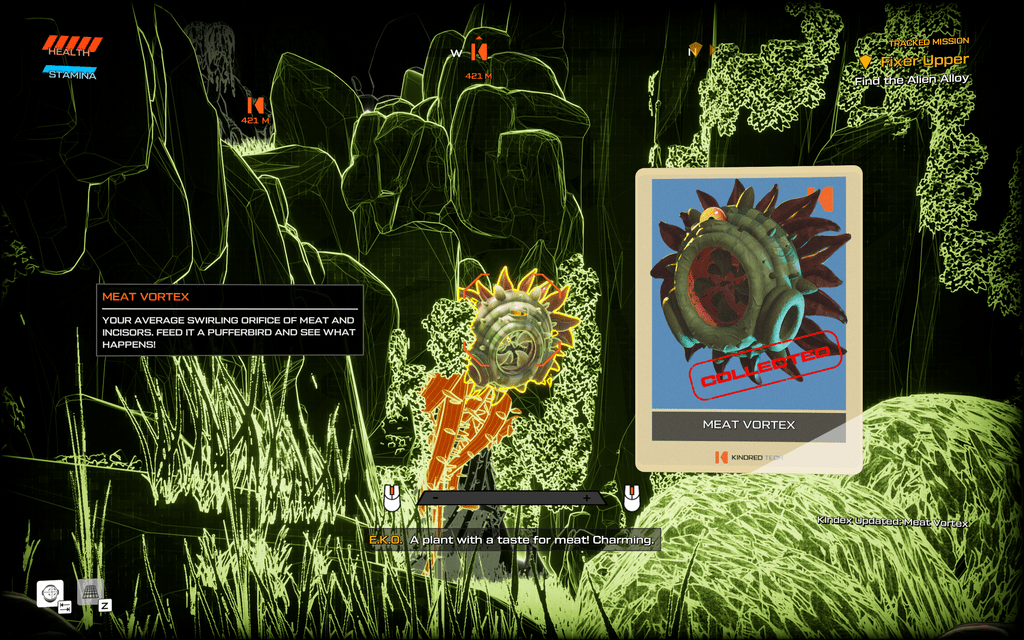
Task: Click the Meat Vortex description panel
Action: (230, 320)
